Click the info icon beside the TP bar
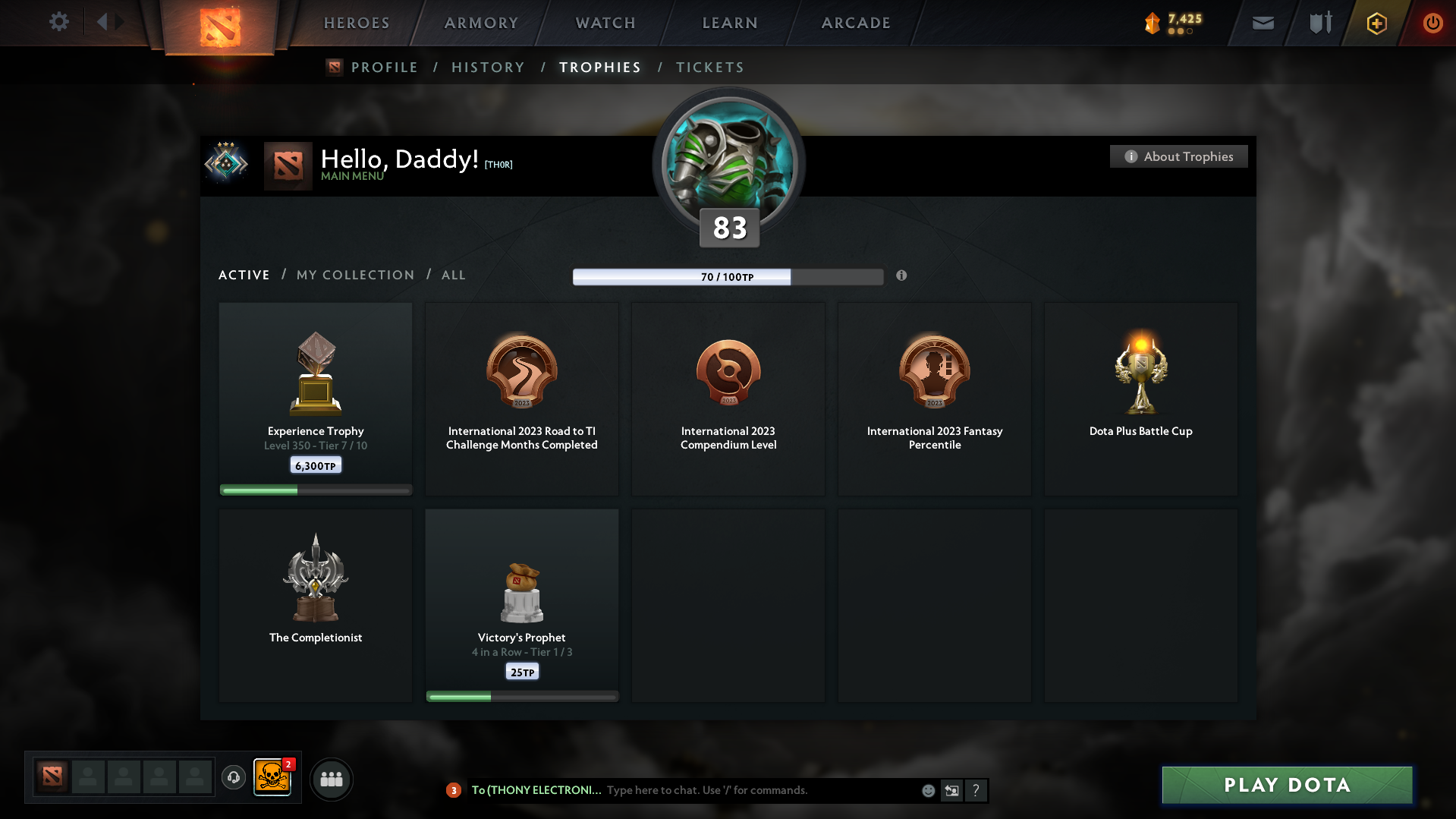 (x=902, y=276)
